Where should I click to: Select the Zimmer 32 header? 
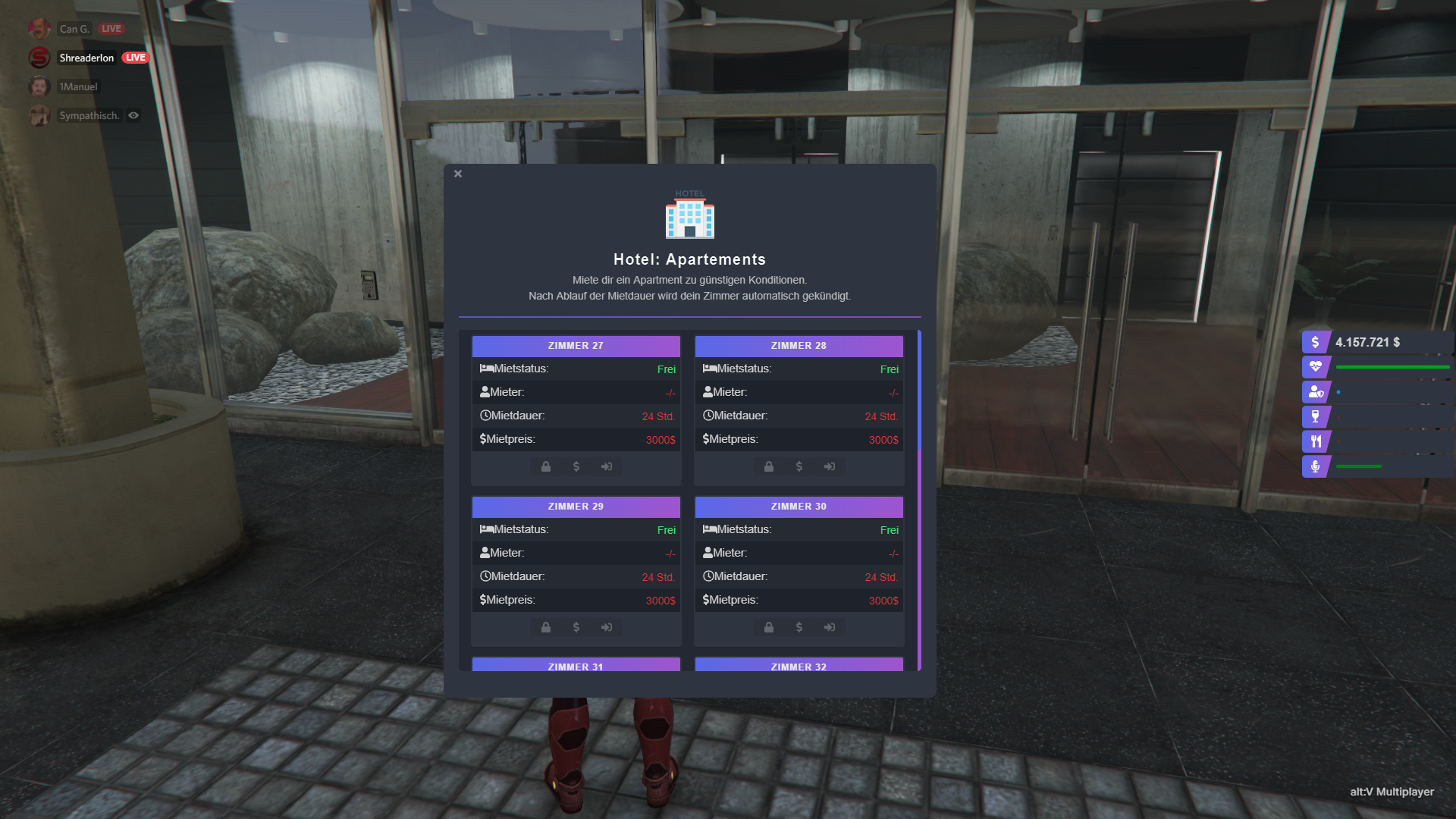[x=799, y=665]
